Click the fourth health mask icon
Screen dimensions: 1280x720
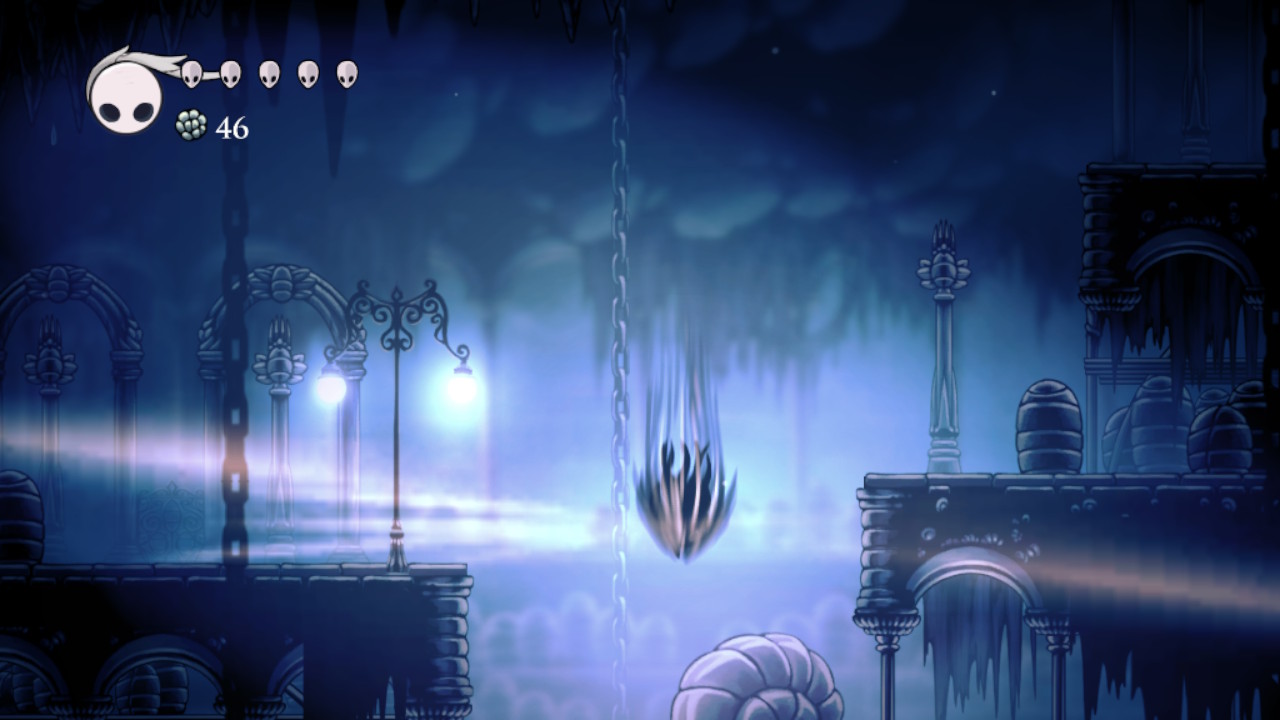(306, 72)
